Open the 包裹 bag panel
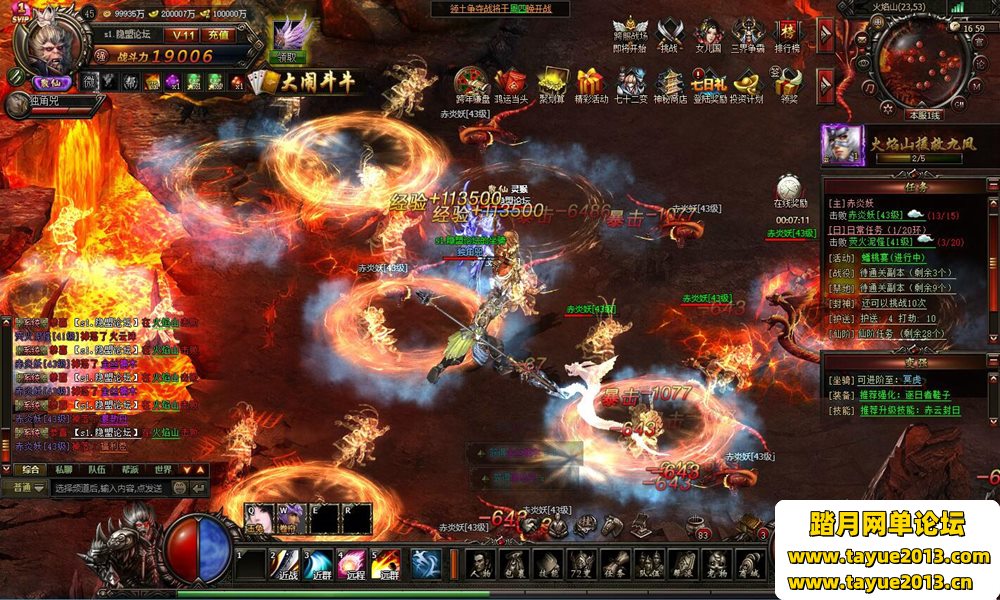The image size is (1000, 600). click(514, 565)
